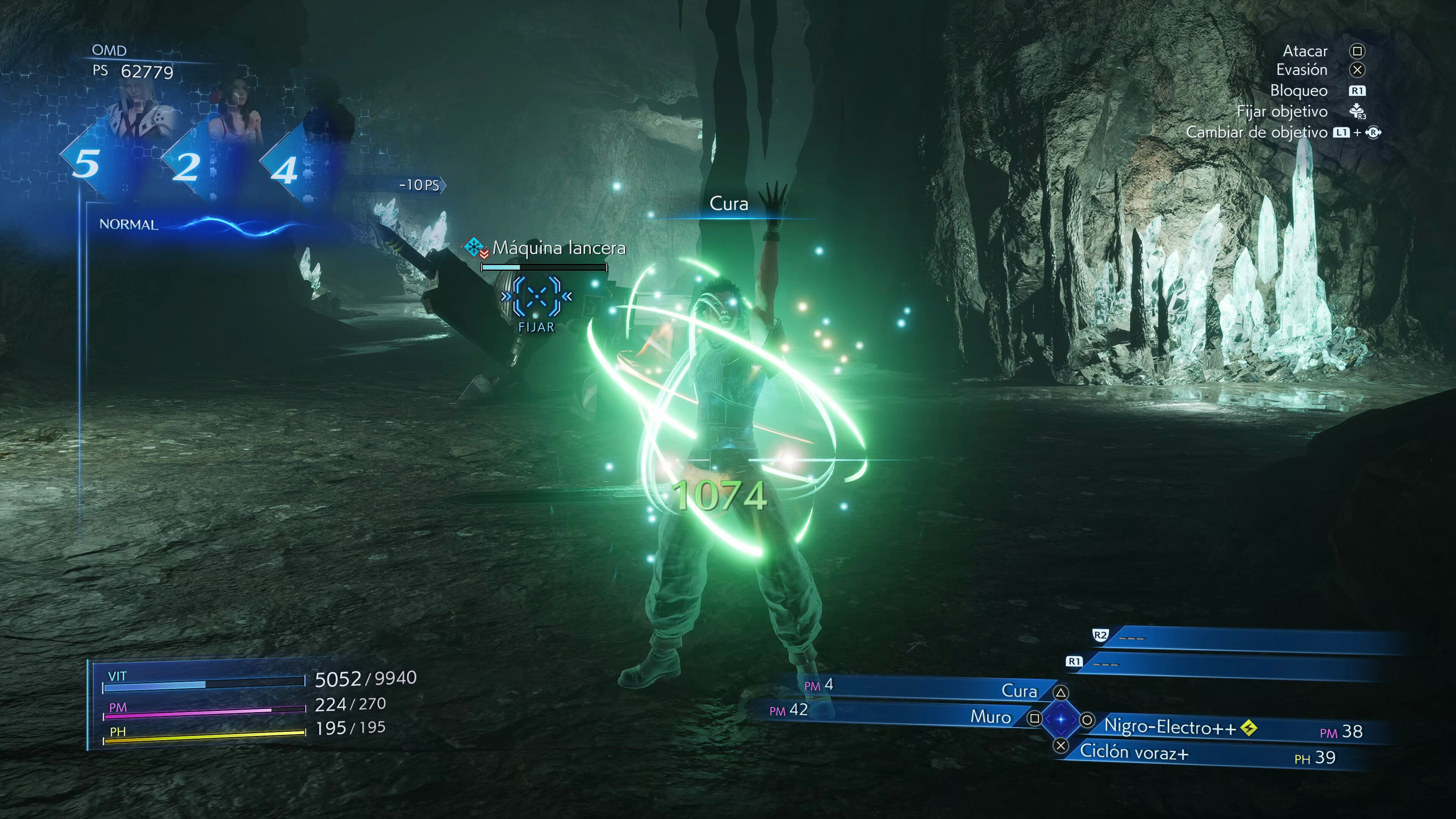Lock onto the enemy with the FIJAR reticle
Image resolution: width=1456 pixels, height=819 pixels.
[536, 296]
